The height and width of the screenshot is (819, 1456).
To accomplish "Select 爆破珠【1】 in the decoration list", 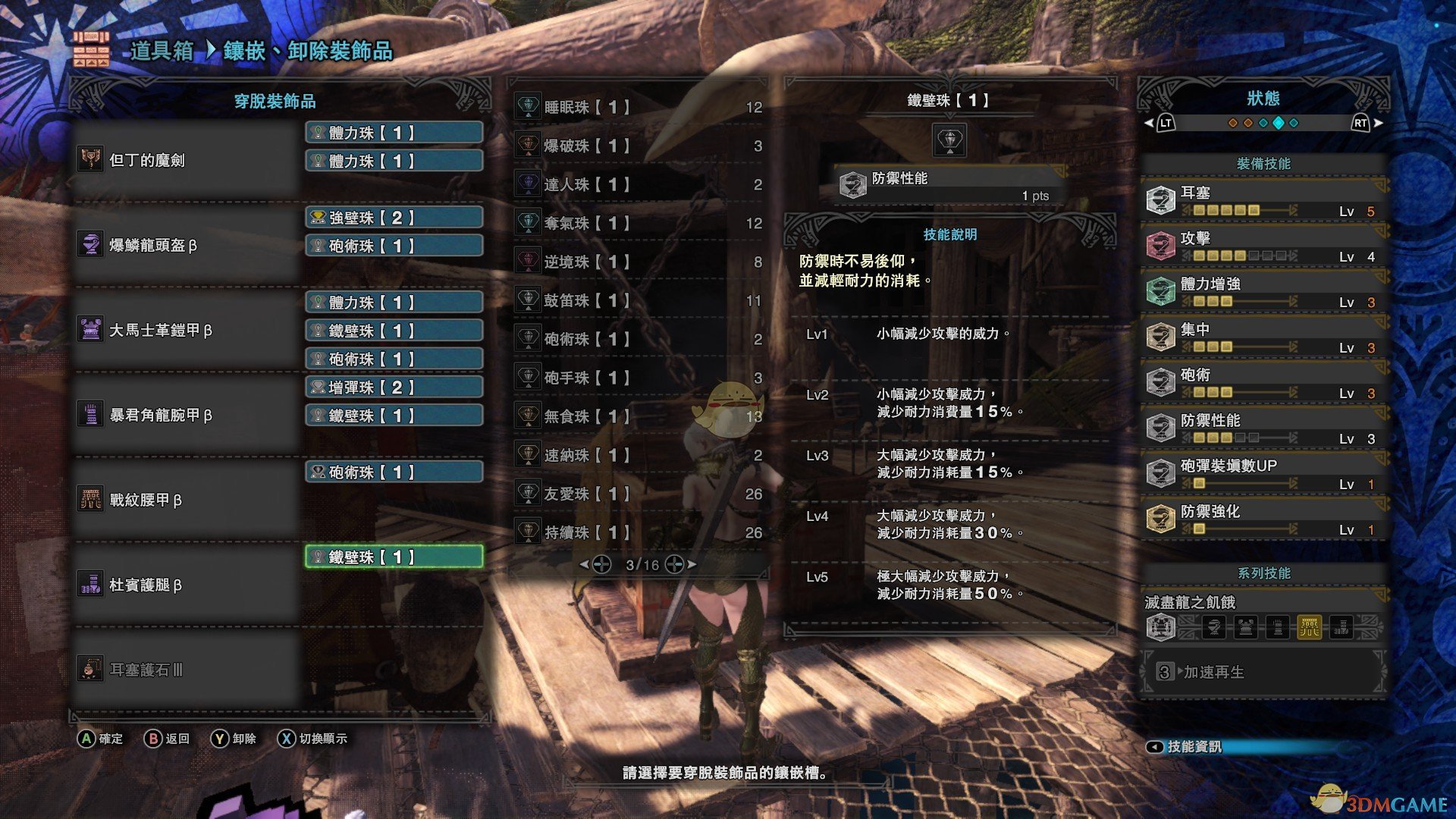I will tap(637, 146).
